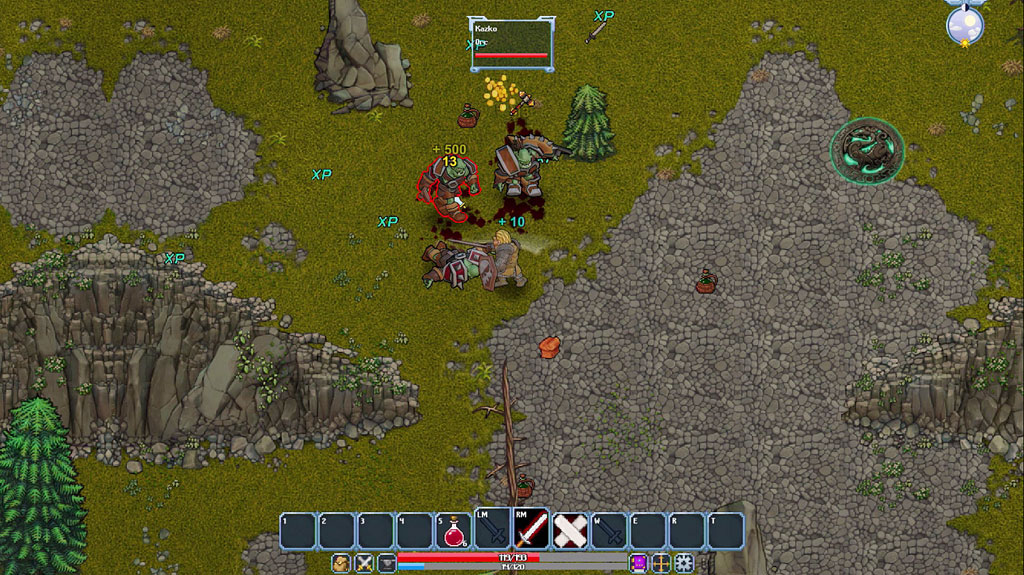
Task: Click the day-night weather indicator orb
Action: coord(965,24)
